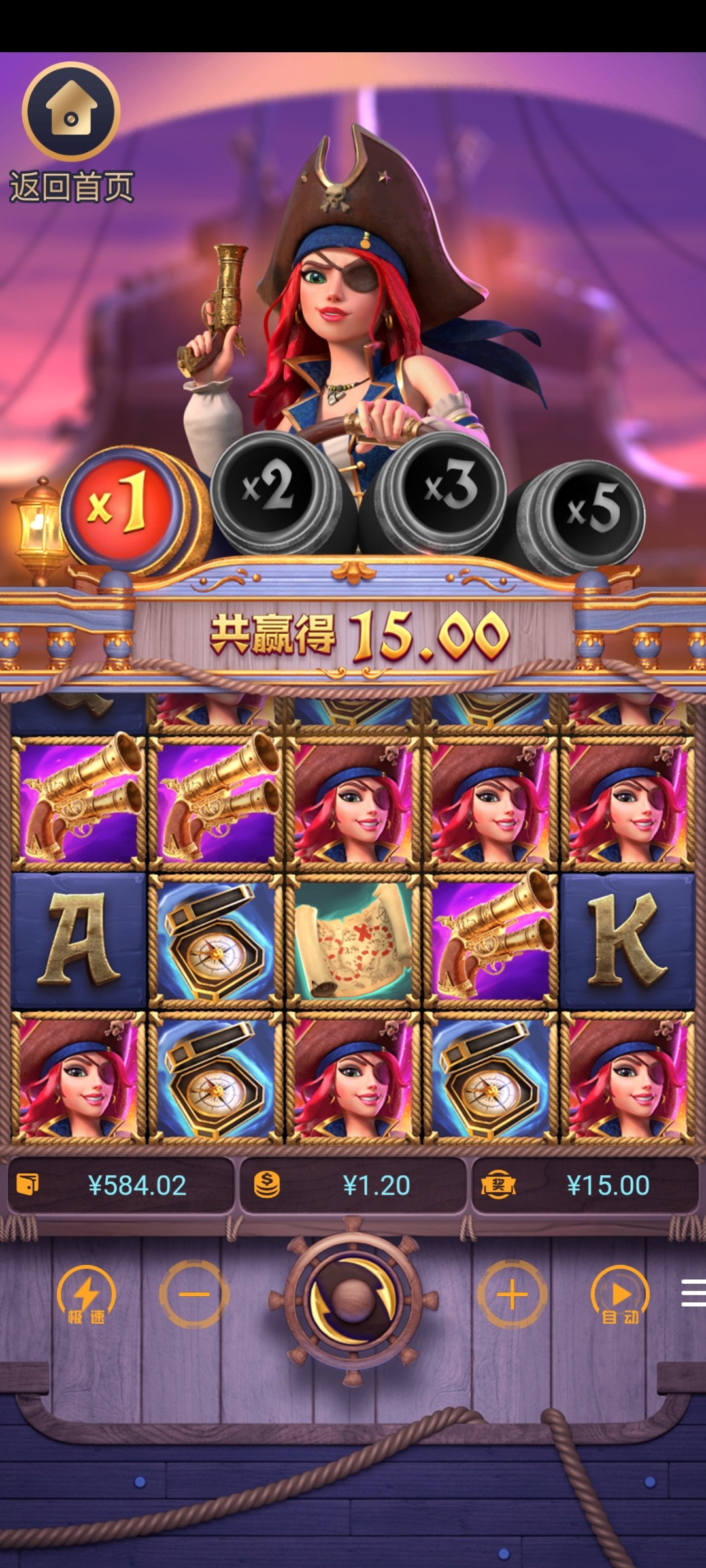706x1568 pixels.
Task: Spin the reels with the ship wheel
Action: point(353,1296)
